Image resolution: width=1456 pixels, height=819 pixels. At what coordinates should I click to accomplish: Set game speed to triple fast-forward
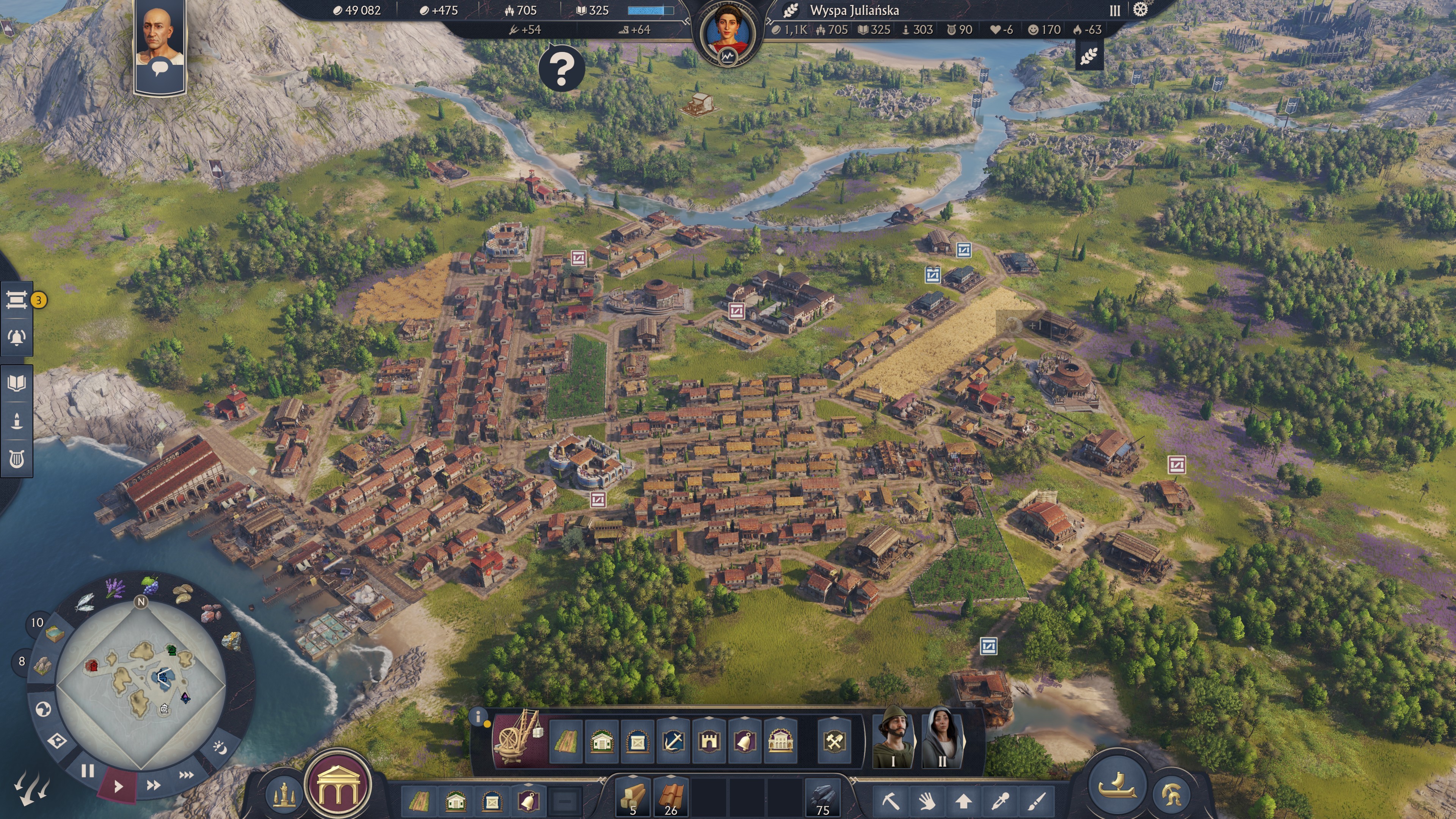[187, 774]
